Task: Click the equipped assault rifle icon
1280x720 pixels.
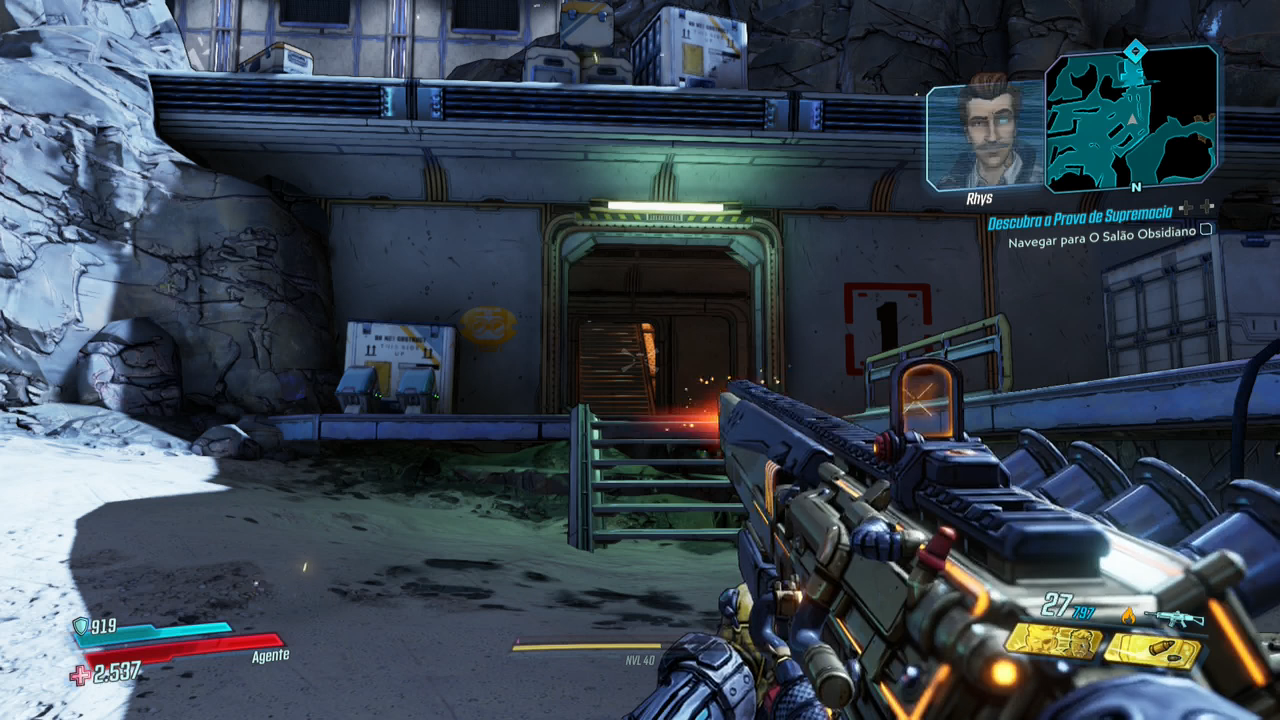Action: 1174,618
